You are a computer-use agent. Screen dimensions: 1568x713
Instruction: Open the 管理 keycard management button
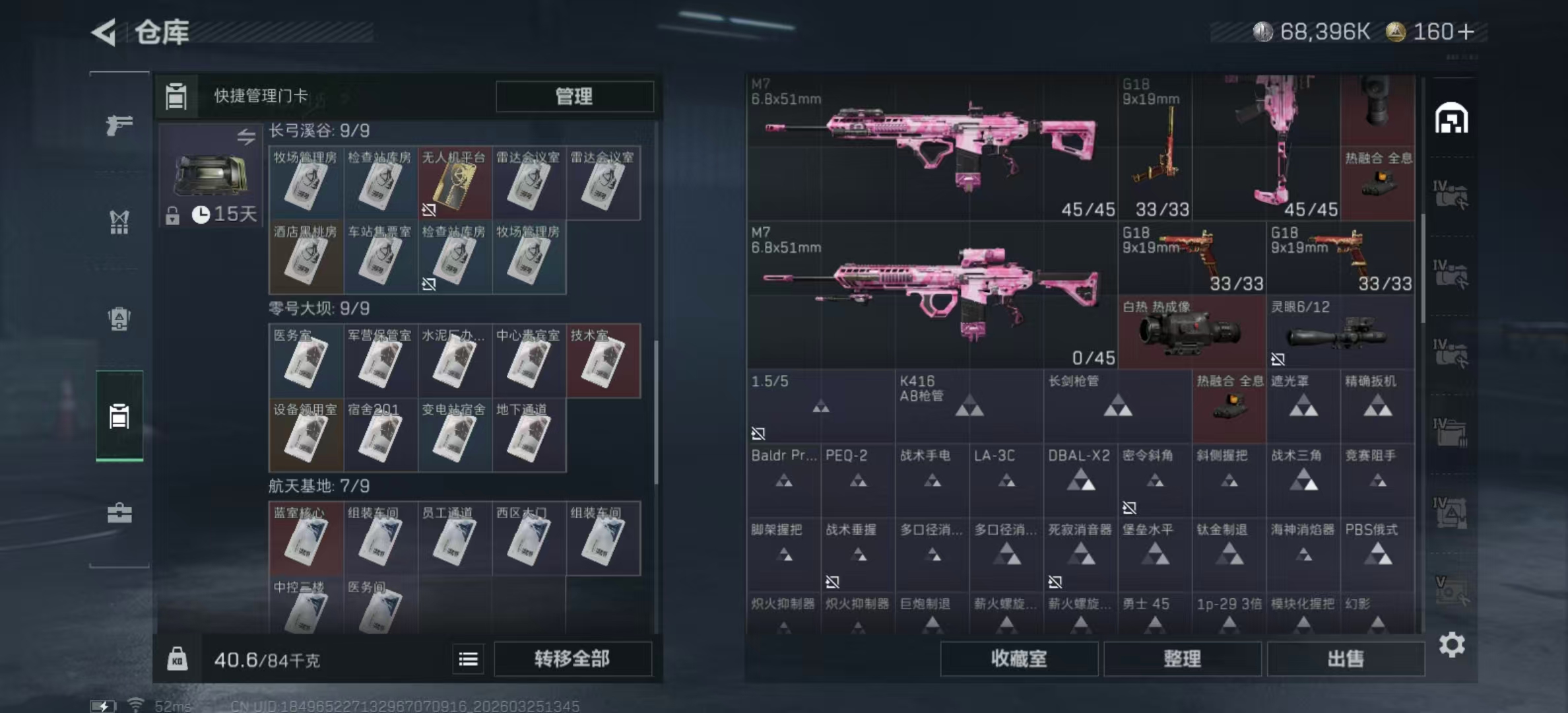point(574,96)
